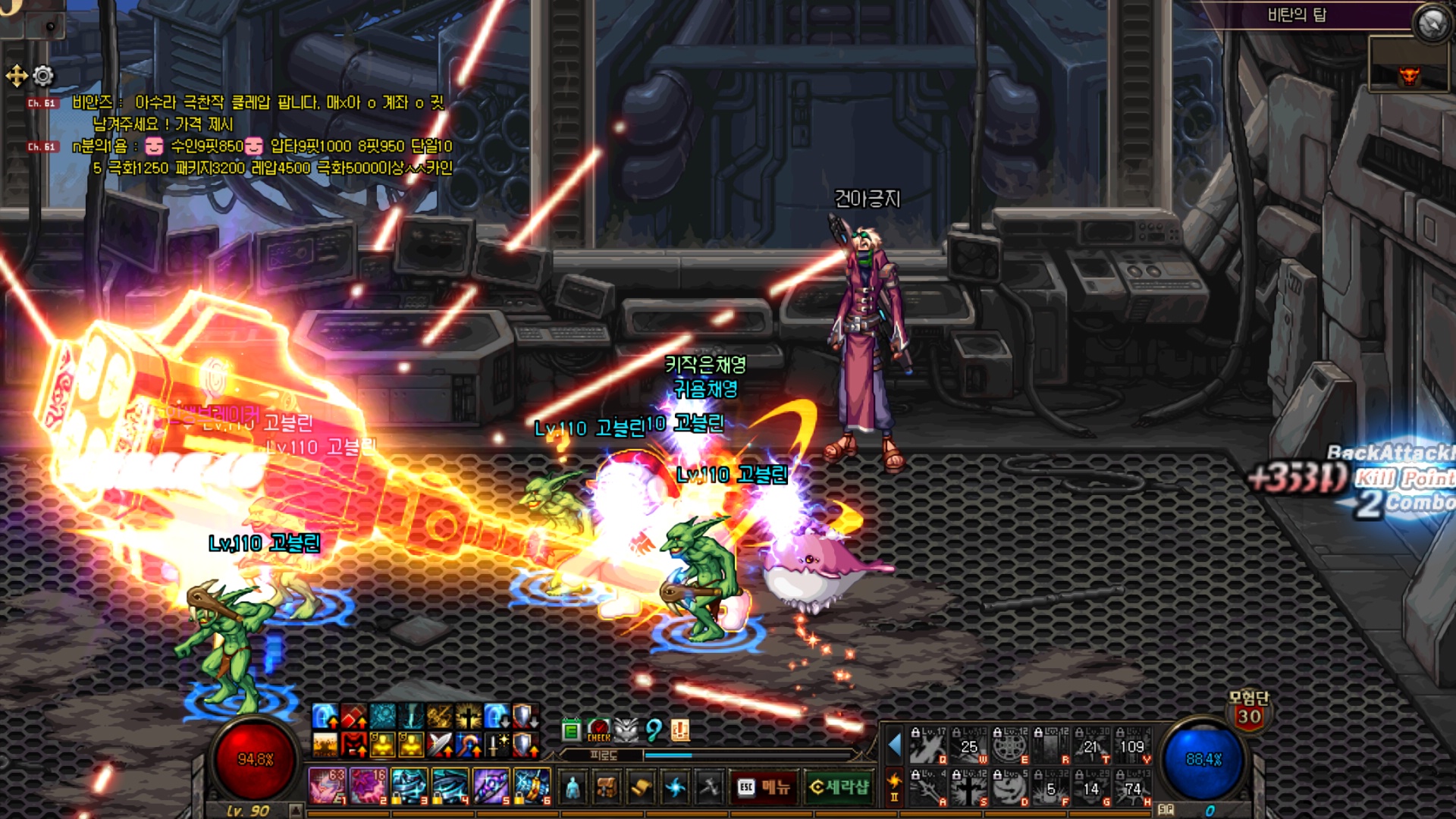
Task: Open the skill window swirl icon
Action: [x=674, y=787]
